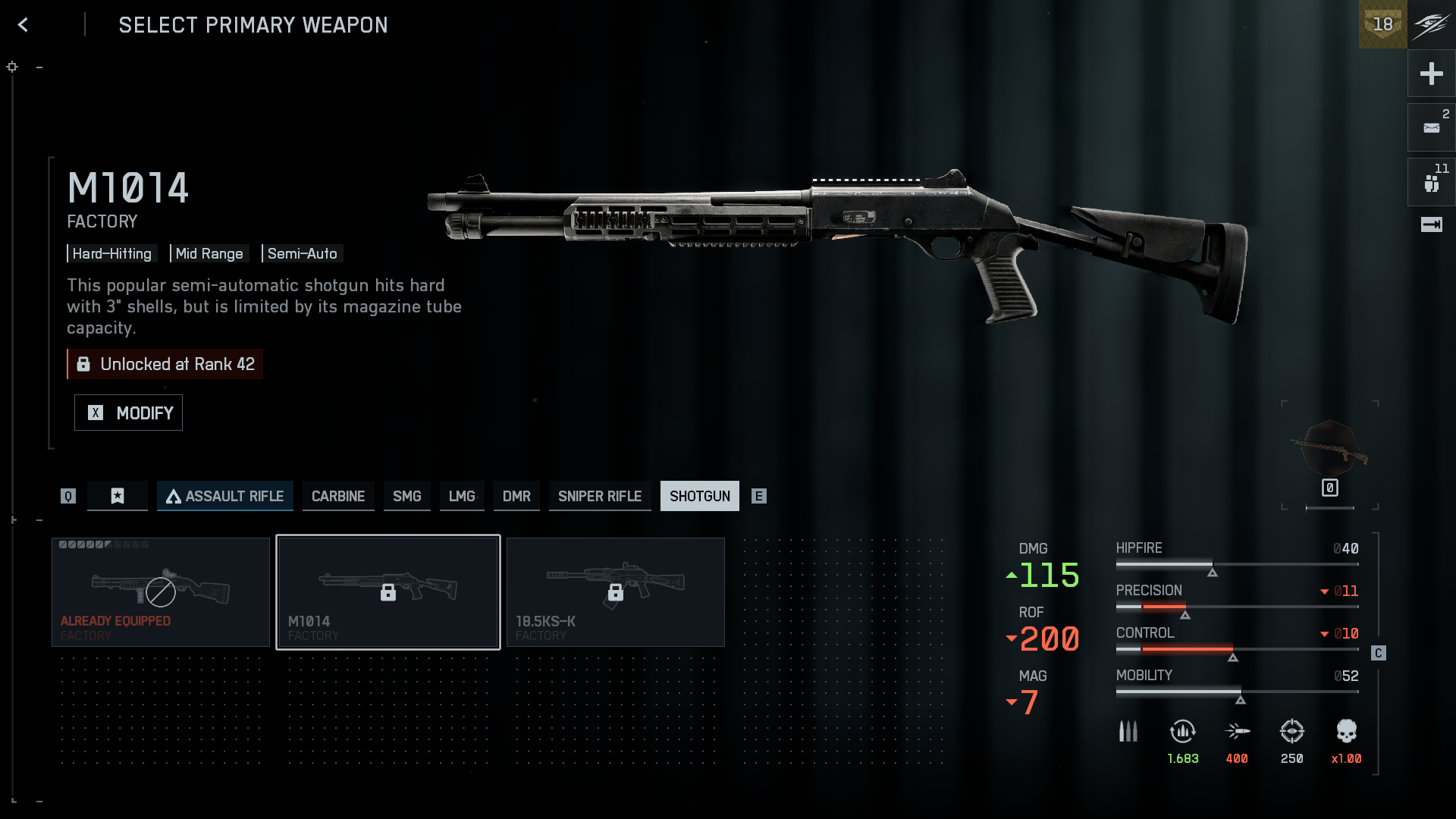Select the locked M1014 weapon tile
1456x819 pixels.
[388, 591]
